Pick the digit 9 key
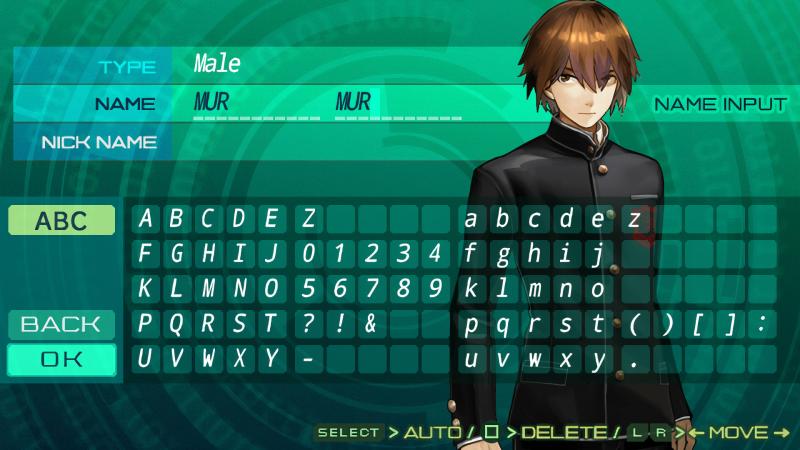The height and width of the screenshot is (450, 800). coord(434,289)
